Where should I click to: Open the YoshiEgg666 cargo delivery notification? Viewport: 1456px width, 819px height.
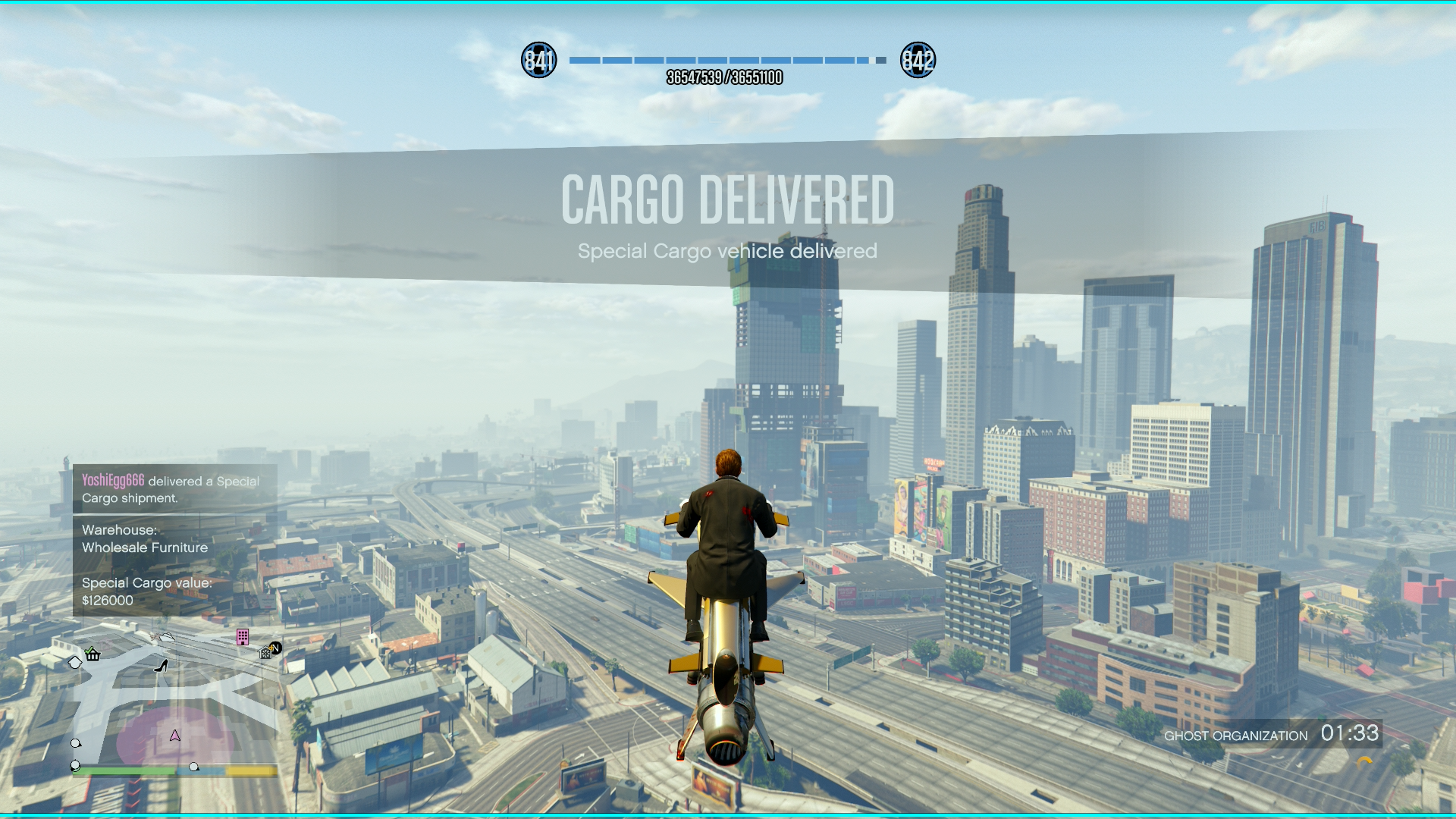174,489
